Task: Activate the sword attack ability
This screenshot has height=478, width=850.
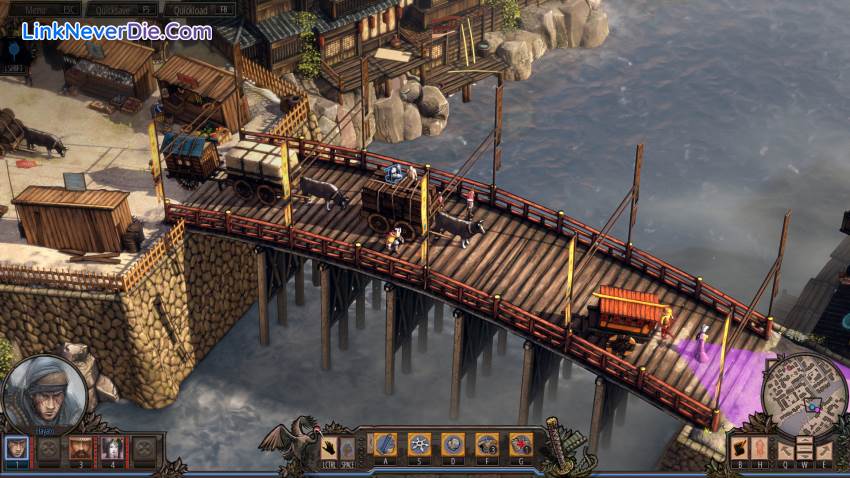Action: coord(384,444)
